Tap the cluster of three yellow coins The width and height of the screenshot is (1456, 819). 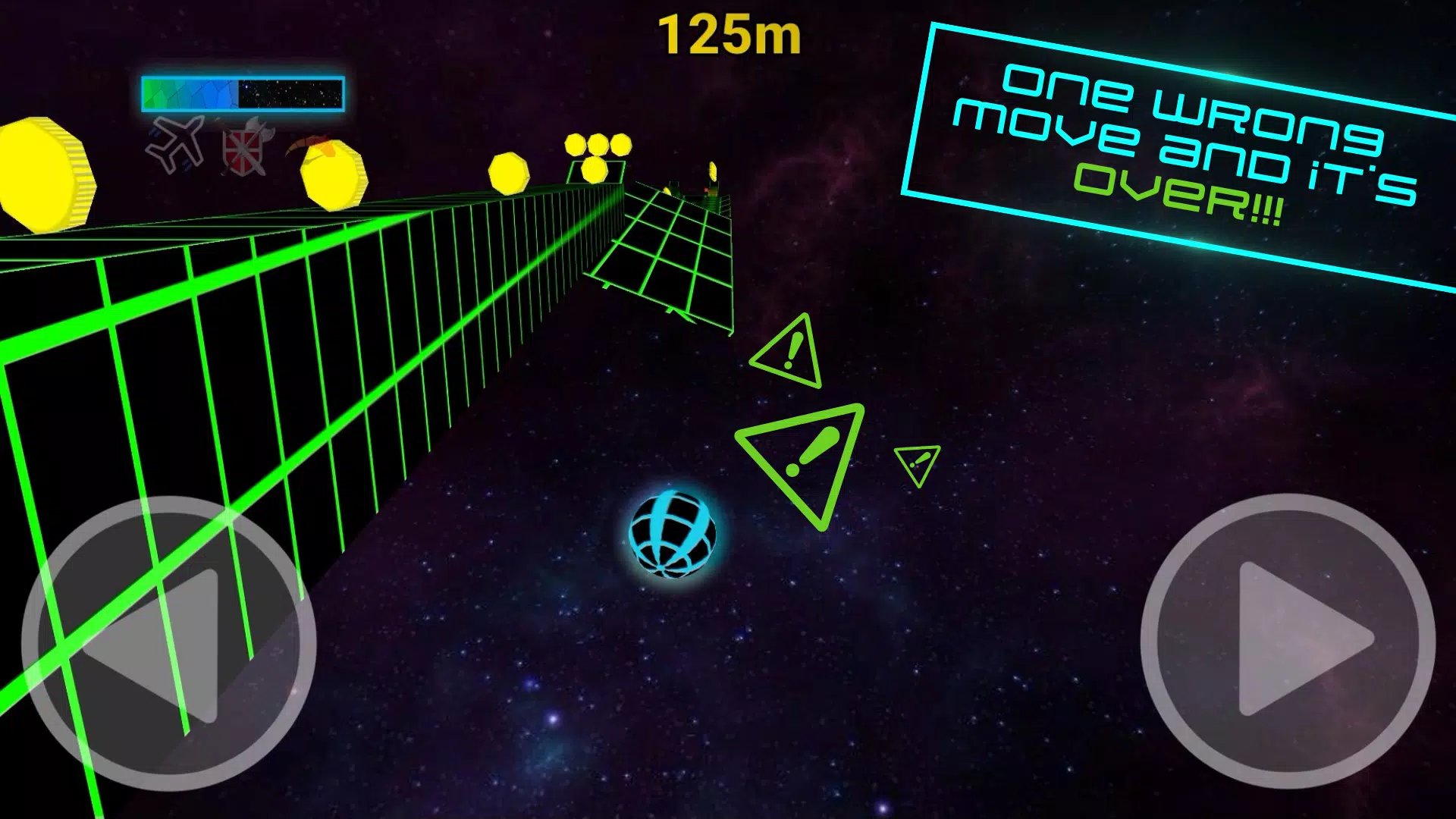598,146
